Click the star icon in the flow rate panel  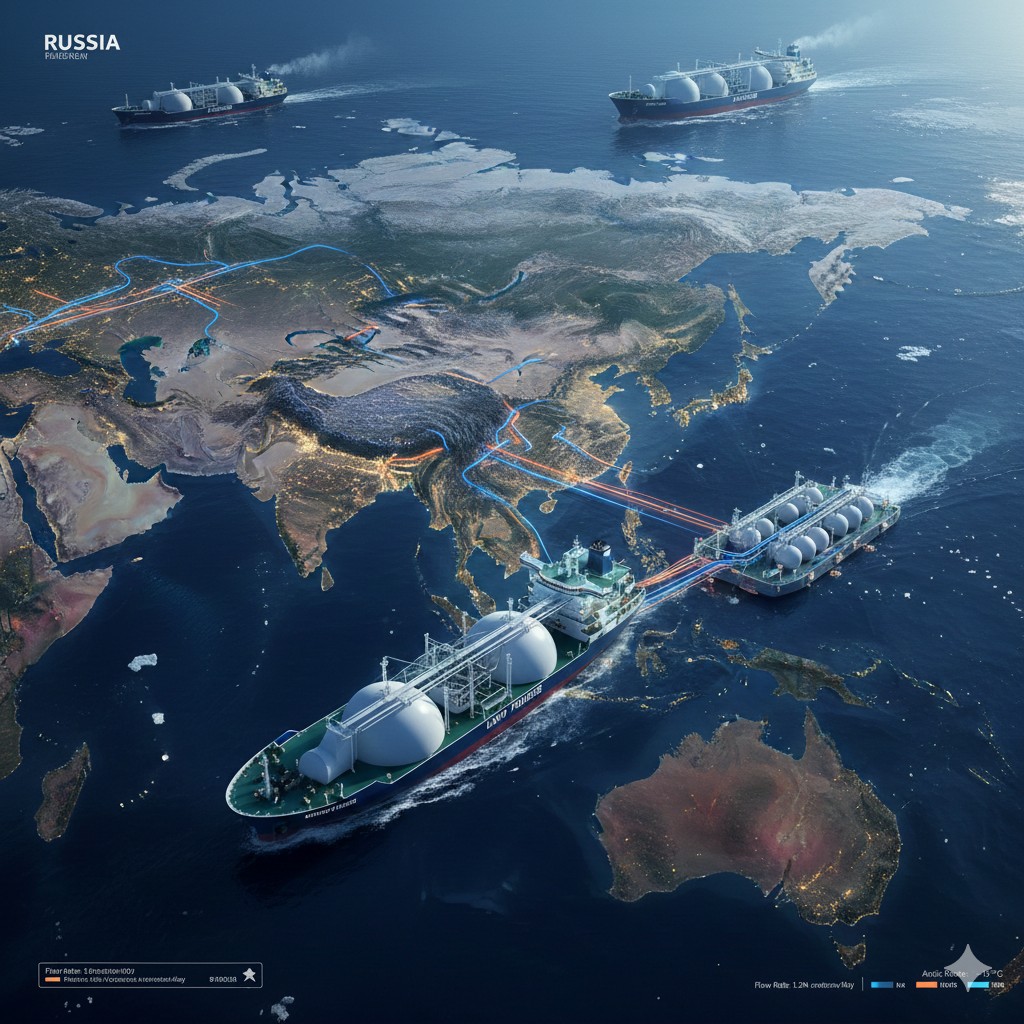coord(250,975)
